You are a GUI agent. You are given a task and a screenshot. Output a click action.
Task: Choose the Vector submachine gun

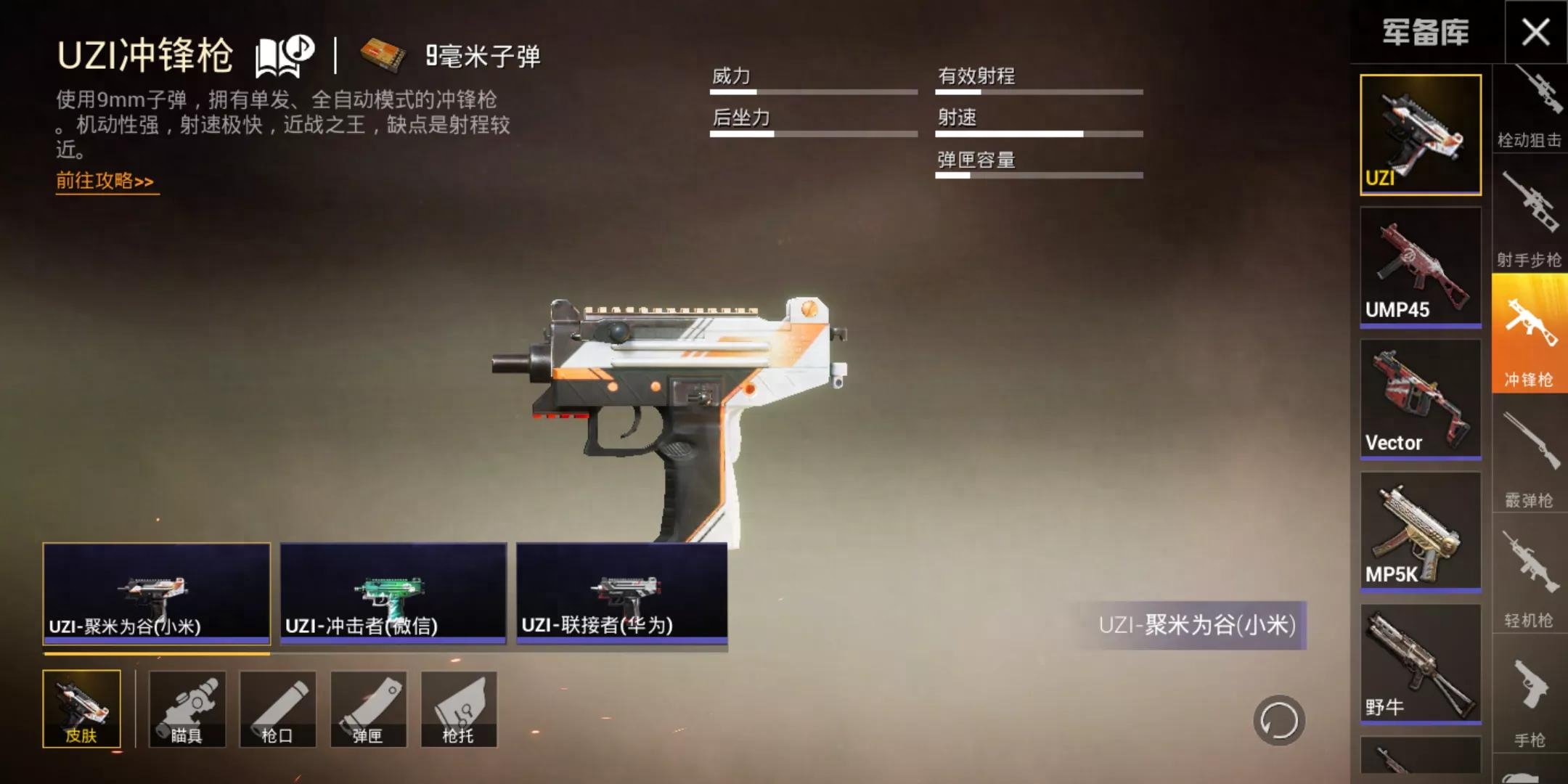(x=1420, y=399)
